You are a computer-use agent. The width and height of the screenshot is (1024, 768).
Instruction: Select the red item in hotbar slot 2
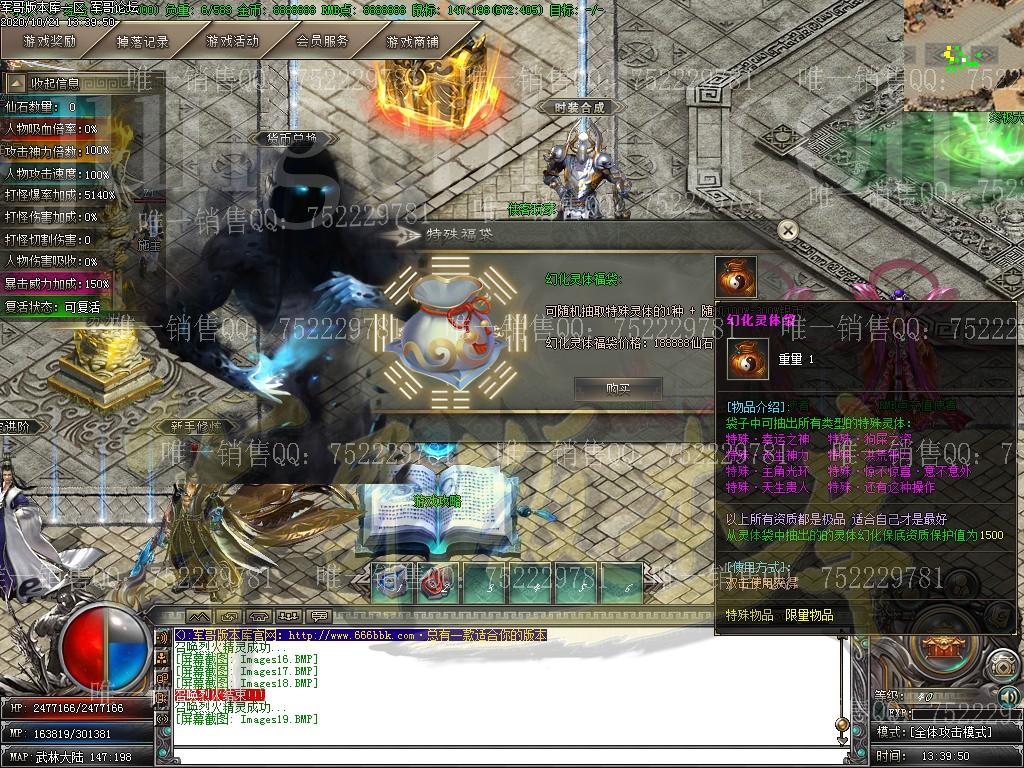pos(437,583)
